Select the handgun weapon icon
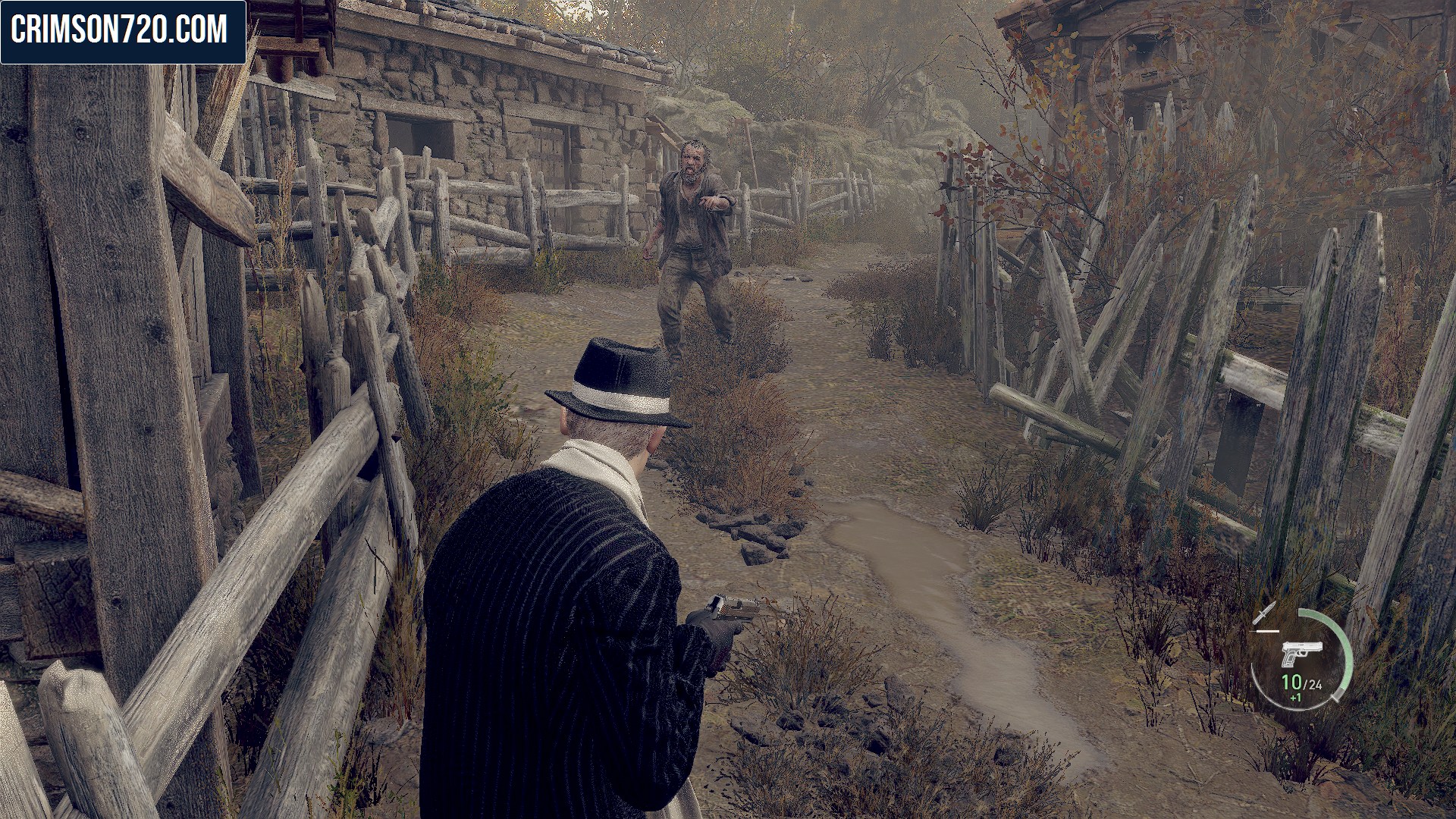Screen dimensions: 1456x819 coord(1301,654)
